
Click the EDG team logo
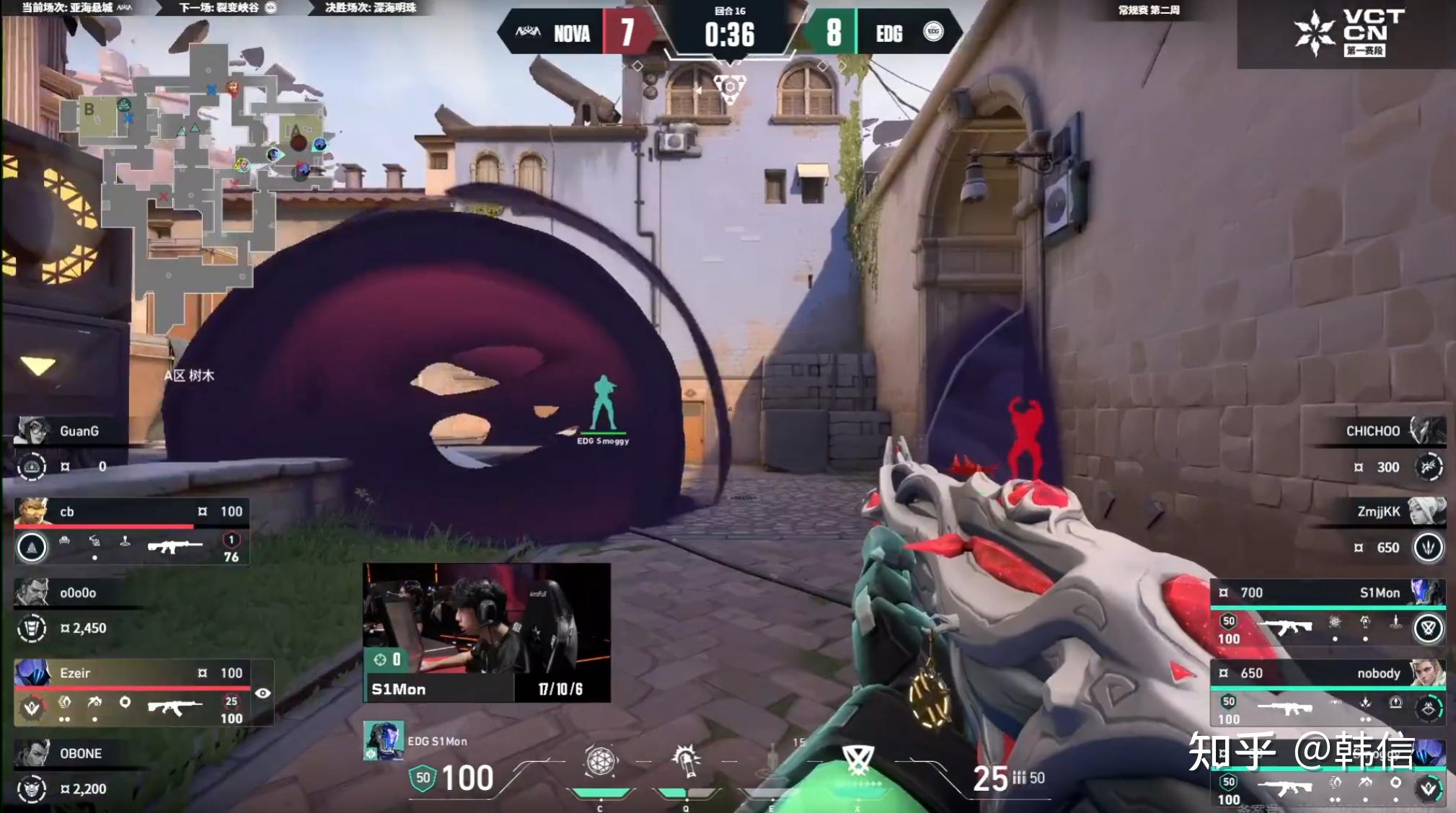point(933,32)
